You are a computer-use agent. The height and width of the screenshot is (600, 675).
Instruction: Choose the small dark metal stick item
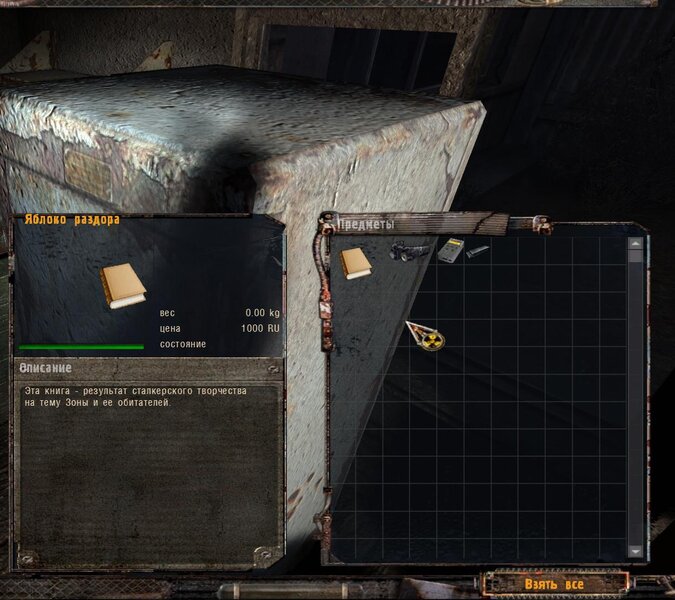(477, 250)
